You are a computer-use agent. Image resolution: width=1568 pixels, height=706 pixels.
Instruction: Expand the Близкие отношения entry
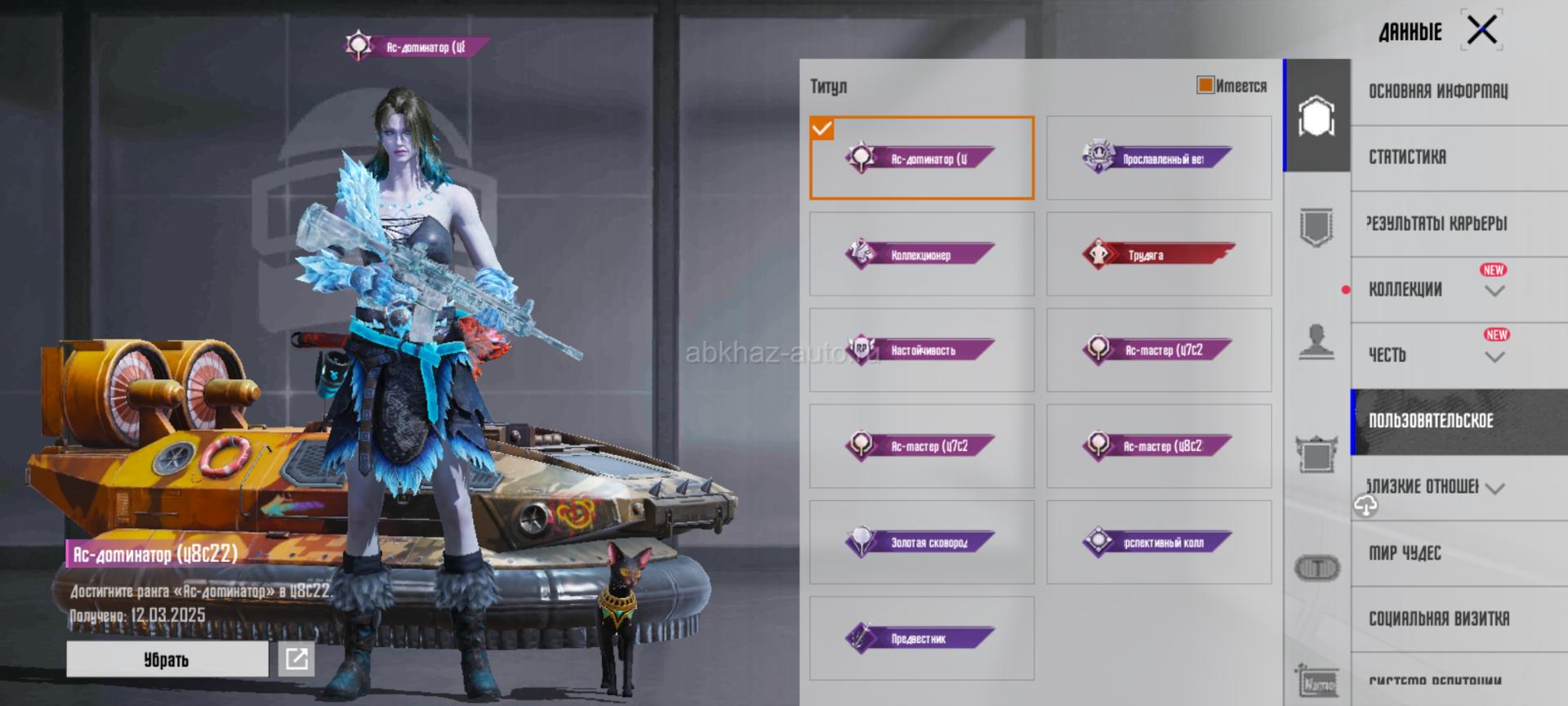click(x=1437, y=487)
